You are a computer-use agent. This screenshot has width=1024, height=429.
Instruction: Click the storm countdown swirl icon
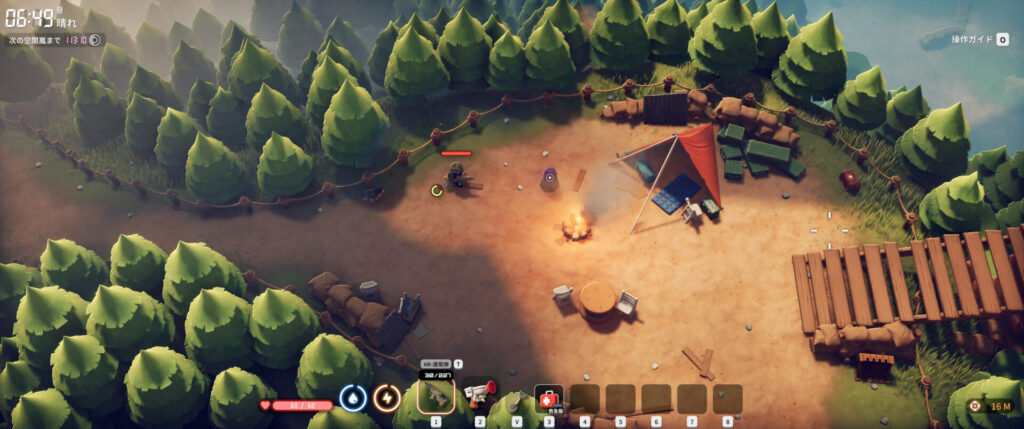click(x=95, y=40)
